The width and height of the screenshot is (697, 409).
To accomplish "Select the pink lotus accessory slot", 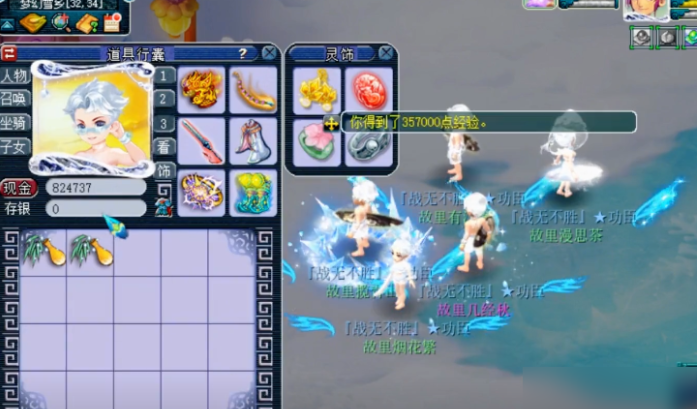I will pyautogui.click(x=317, y=141).
